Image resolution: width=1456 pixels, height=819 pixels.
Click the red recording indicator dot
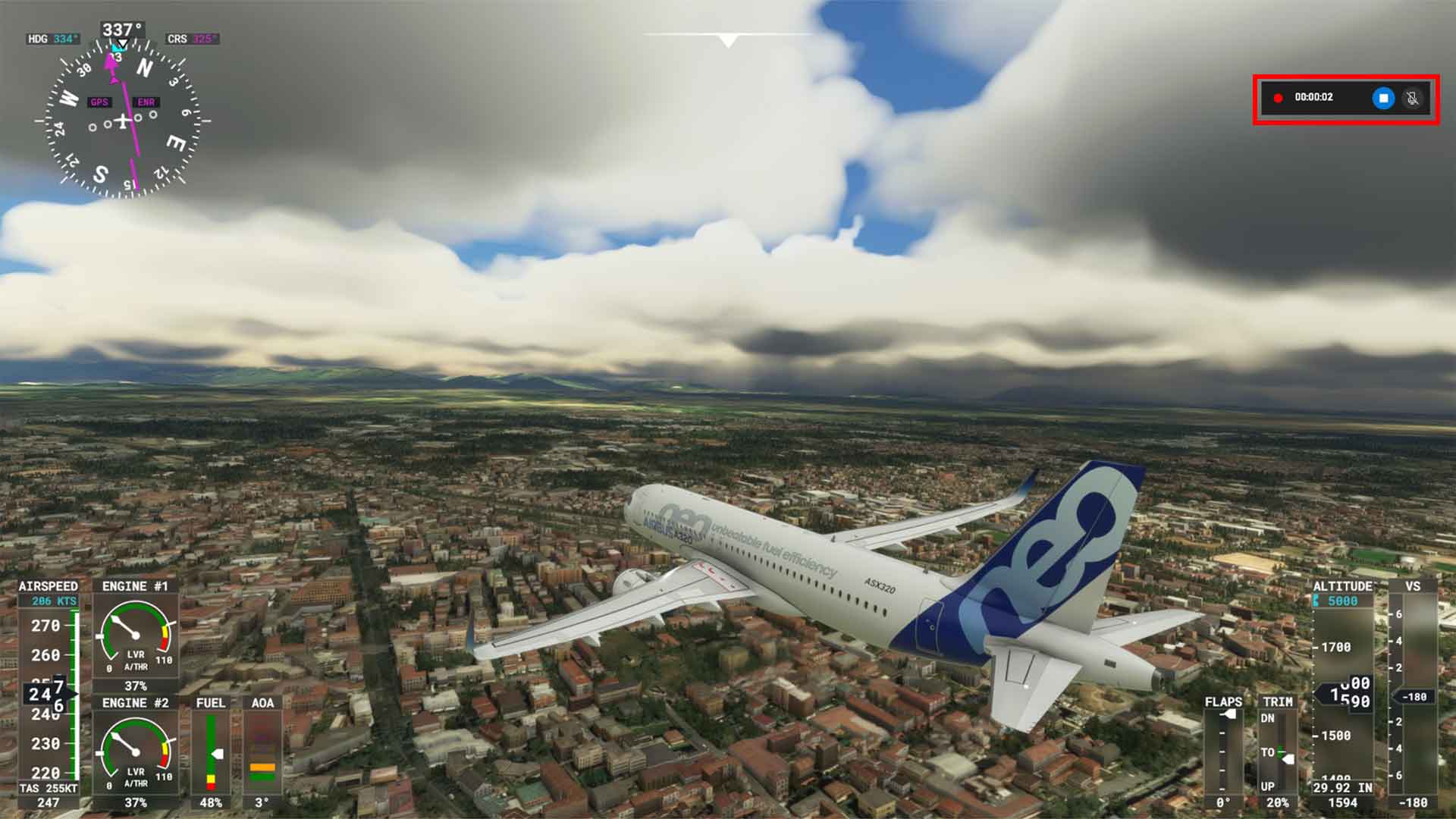(1279, 97)
